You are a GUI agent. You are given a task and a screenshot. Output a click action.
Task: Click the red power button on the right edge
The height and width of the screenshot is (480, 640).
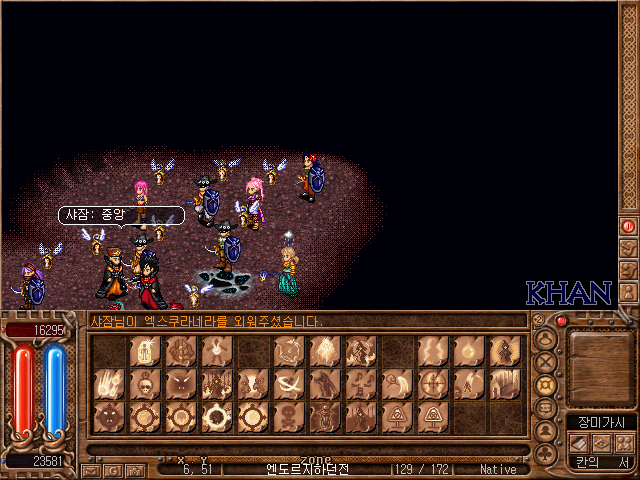tap(629, 227)
